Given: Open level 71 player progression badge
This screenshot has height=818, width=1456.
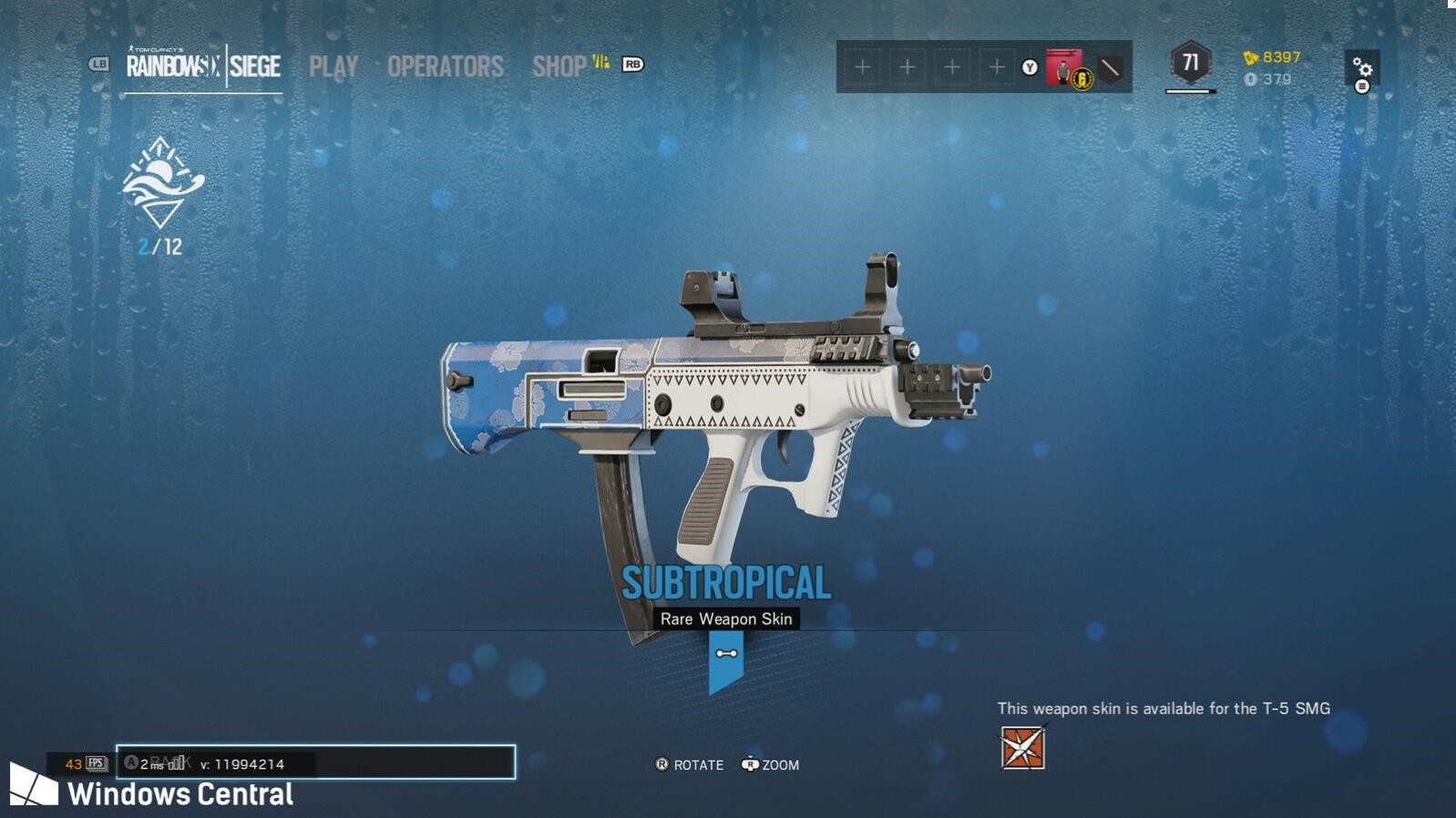Looking at the screenshot, I should coord(1190,64).
